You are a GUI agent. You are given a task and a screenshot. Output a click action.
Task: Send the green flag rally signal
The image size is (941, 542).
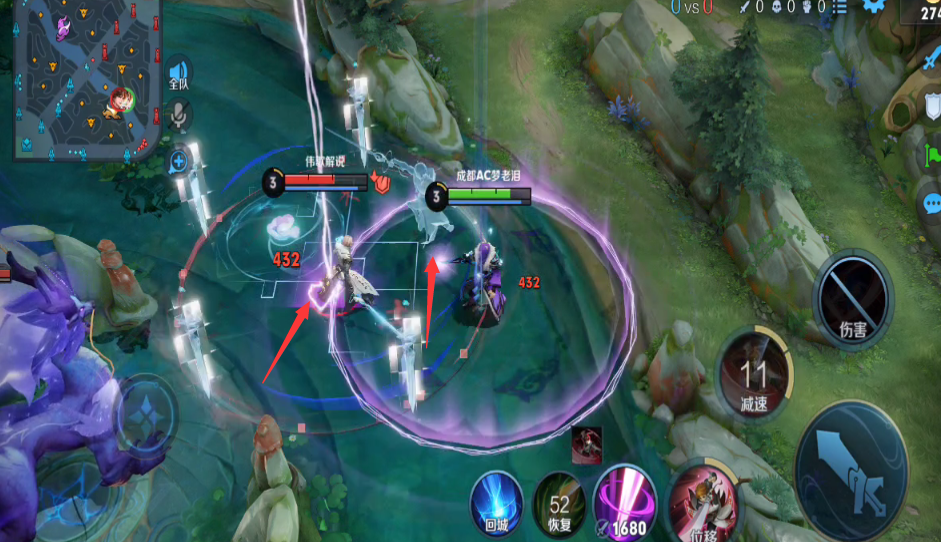click(934, 156)
